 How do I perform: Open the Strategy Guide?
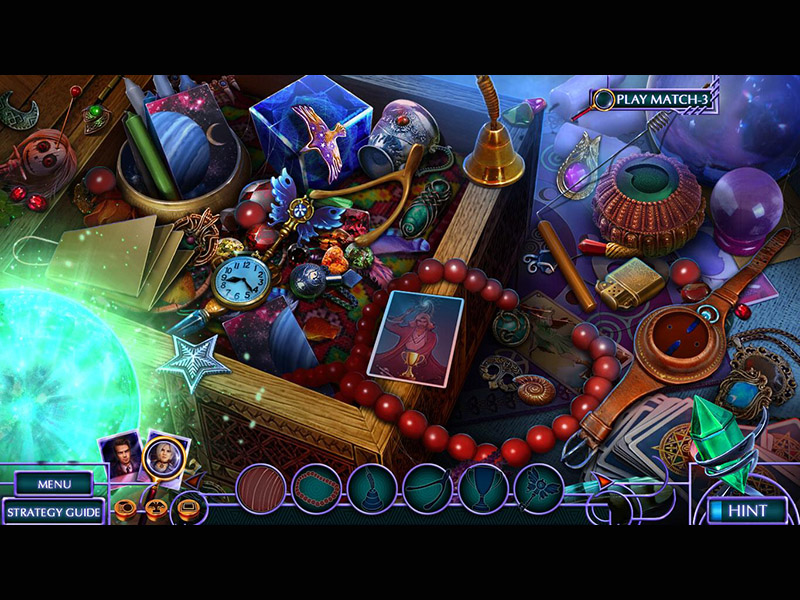tap(53, 513)
